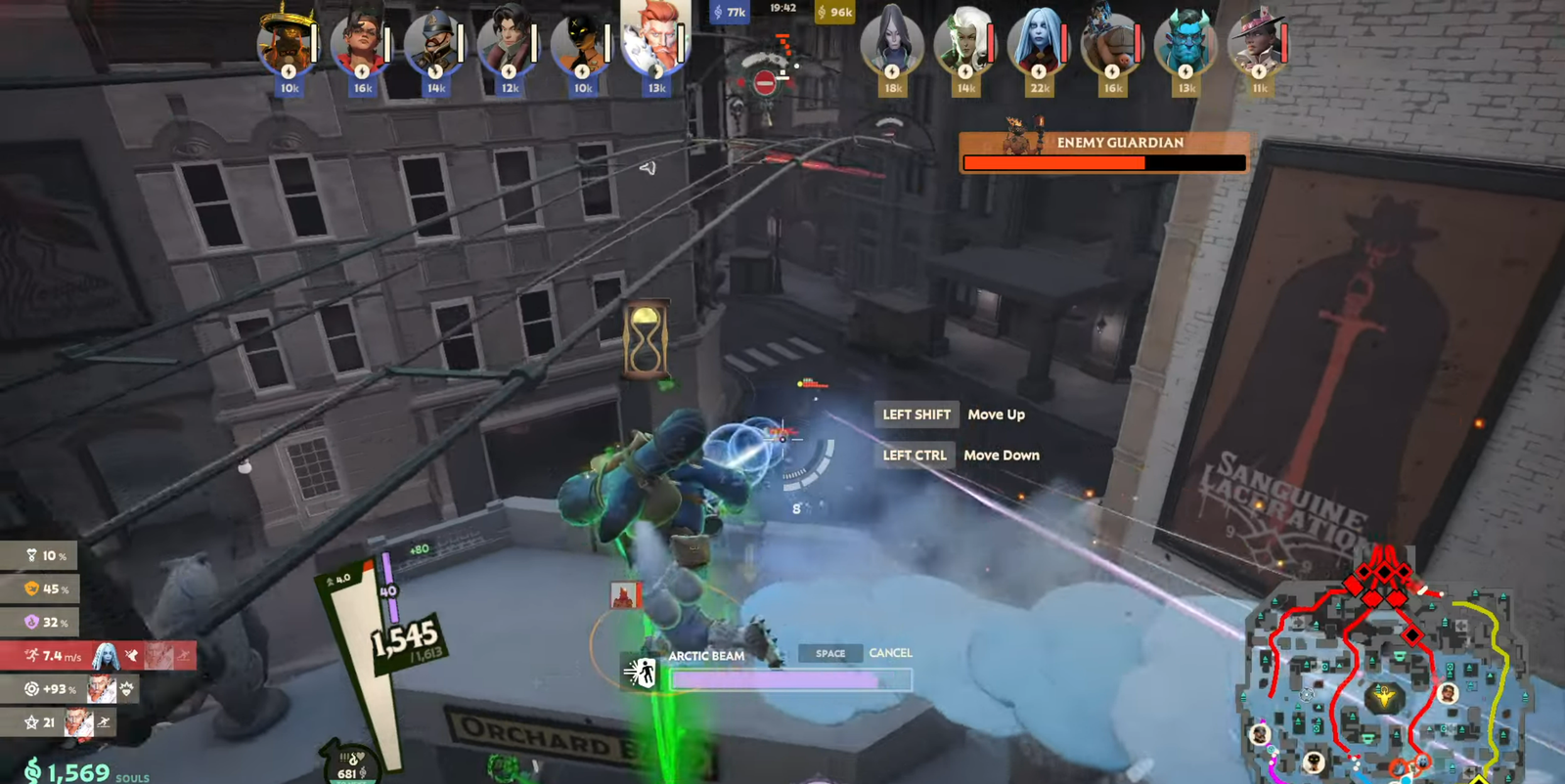The width and height of the screenshot is (1565, 784).
Task: Cancel the Arctic Beam channel
Action: (x=889, y=653)
